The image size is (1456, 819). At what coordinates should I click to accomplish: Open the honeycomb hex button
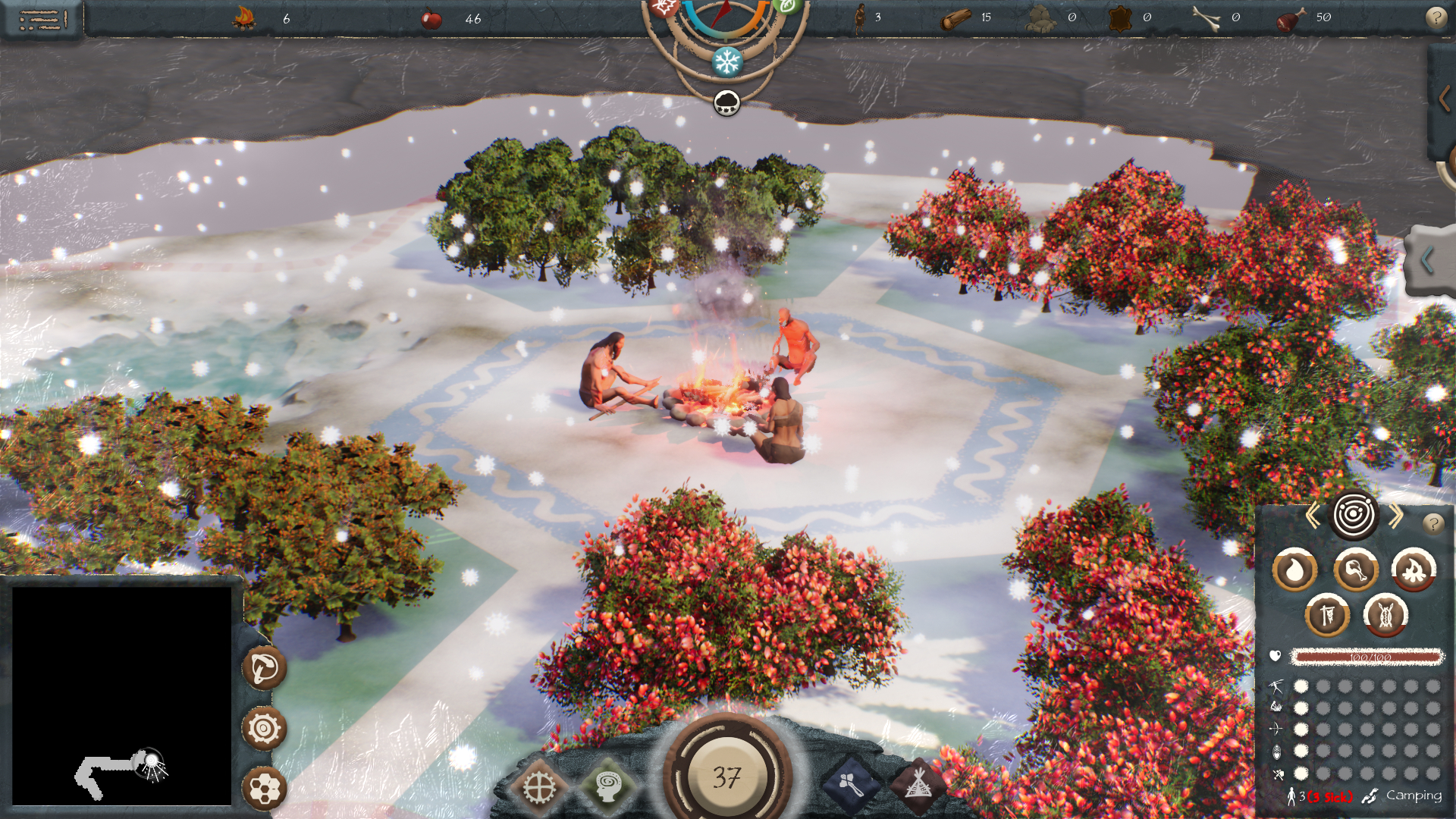[x=264, y=789]
